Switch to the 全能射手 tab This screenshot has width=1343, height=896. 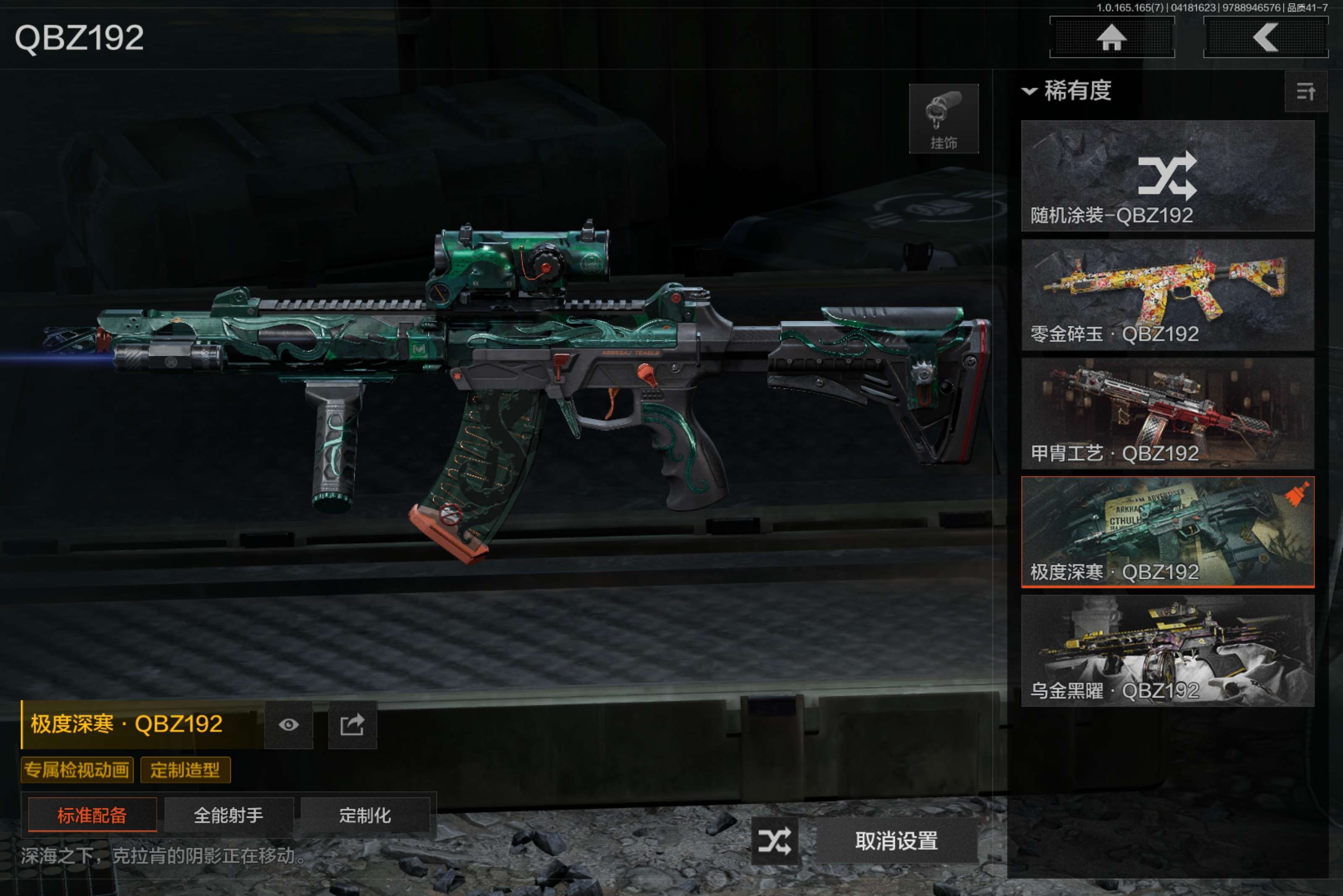pyautogui.click(x=229, y=815)
